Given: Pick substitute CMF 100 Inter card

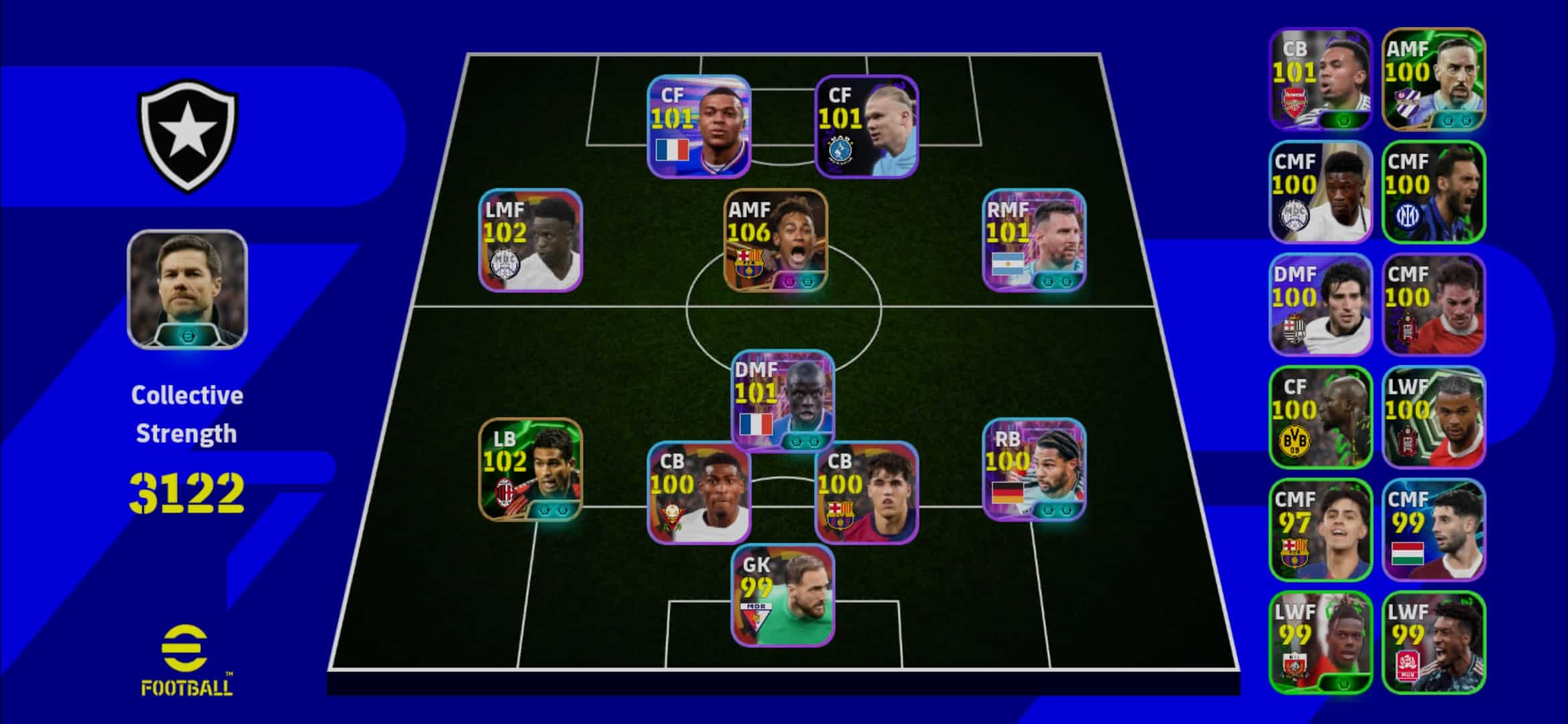Looking at the screenshot, I should [1433, 192].
